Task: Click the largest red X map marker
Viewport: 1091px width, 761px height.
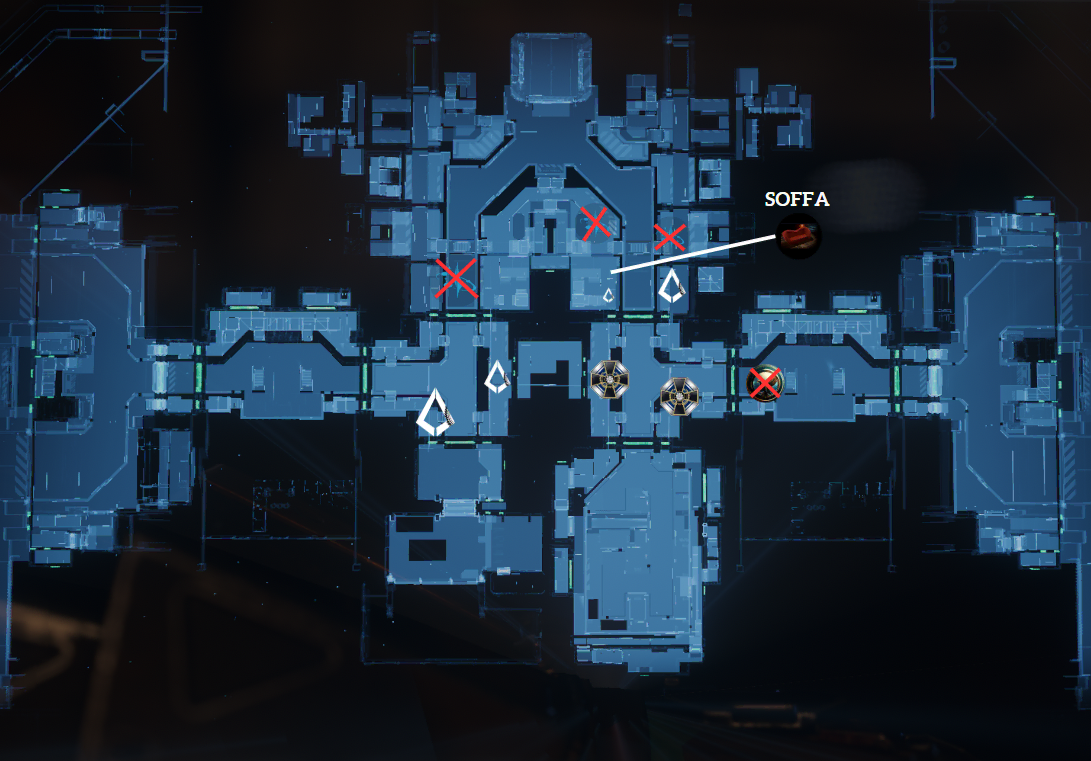Action: [x=456, y=278]
